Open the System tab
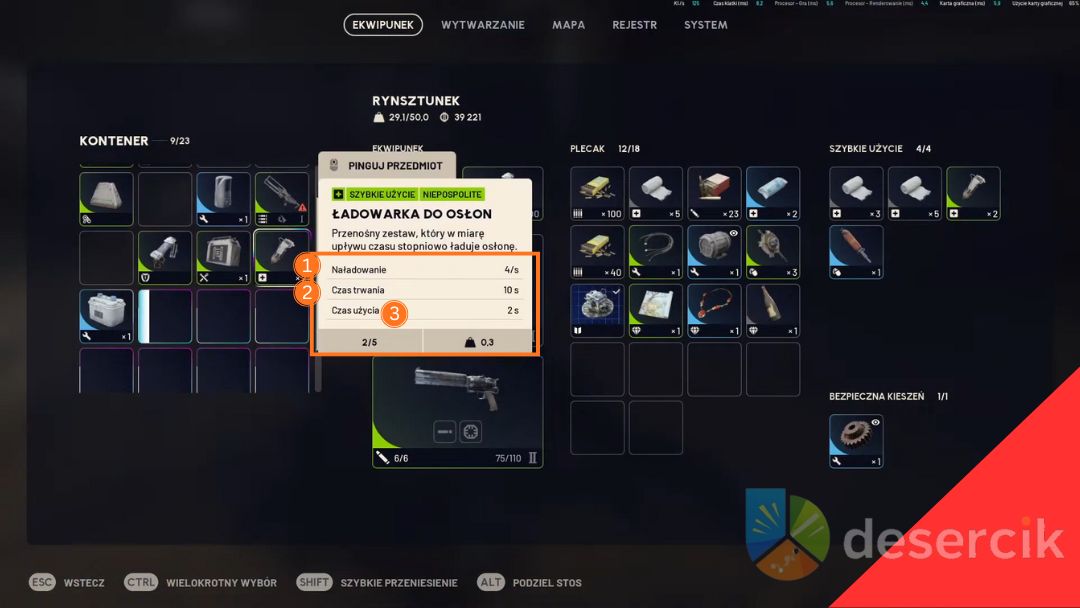This screenshot has height=608, width=1080. (x=706, y=25)
